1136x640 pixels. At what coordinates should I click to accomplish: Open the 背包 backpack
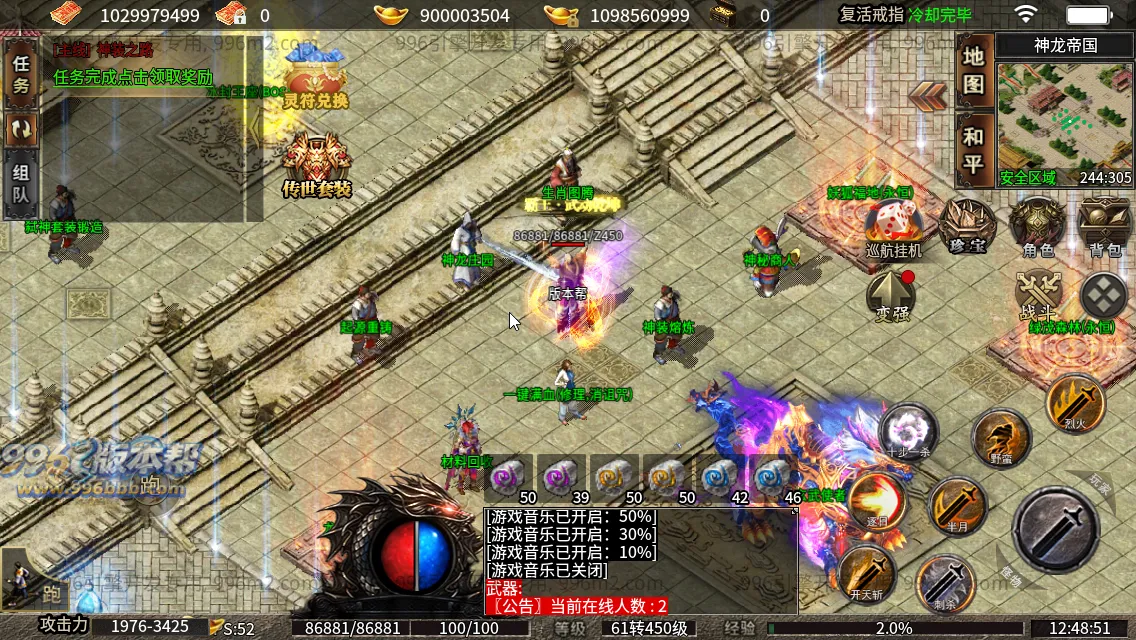tap(1104, 226)
